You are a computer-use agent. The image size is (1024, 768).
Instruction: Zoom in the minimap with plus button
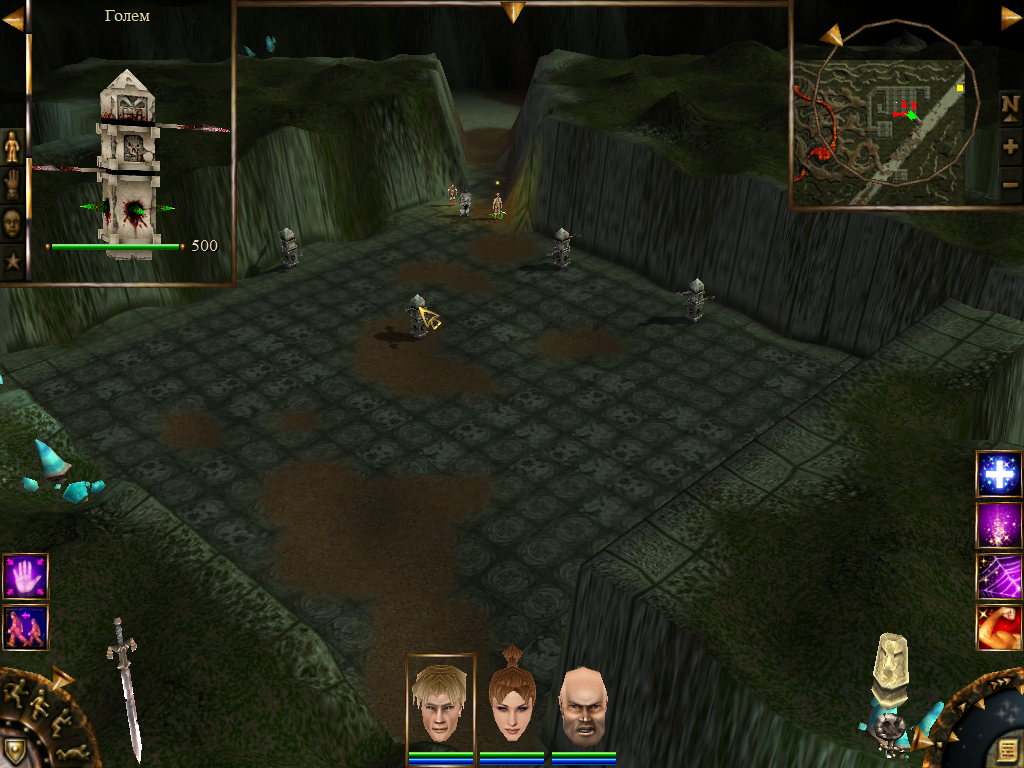coord(1010,146)
